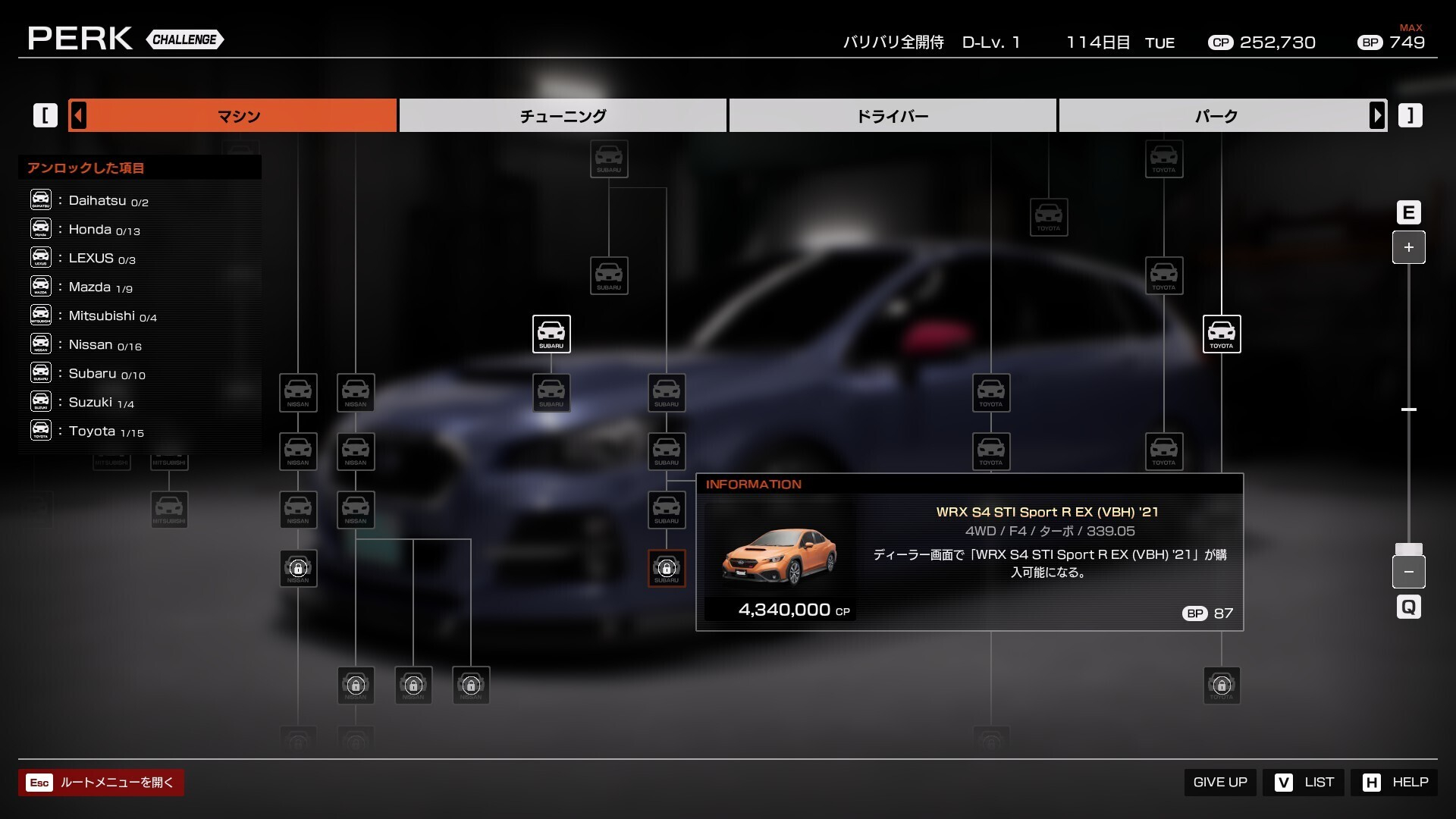
Task: Zoom out with the minus button
Action: tap(1408, 572)
